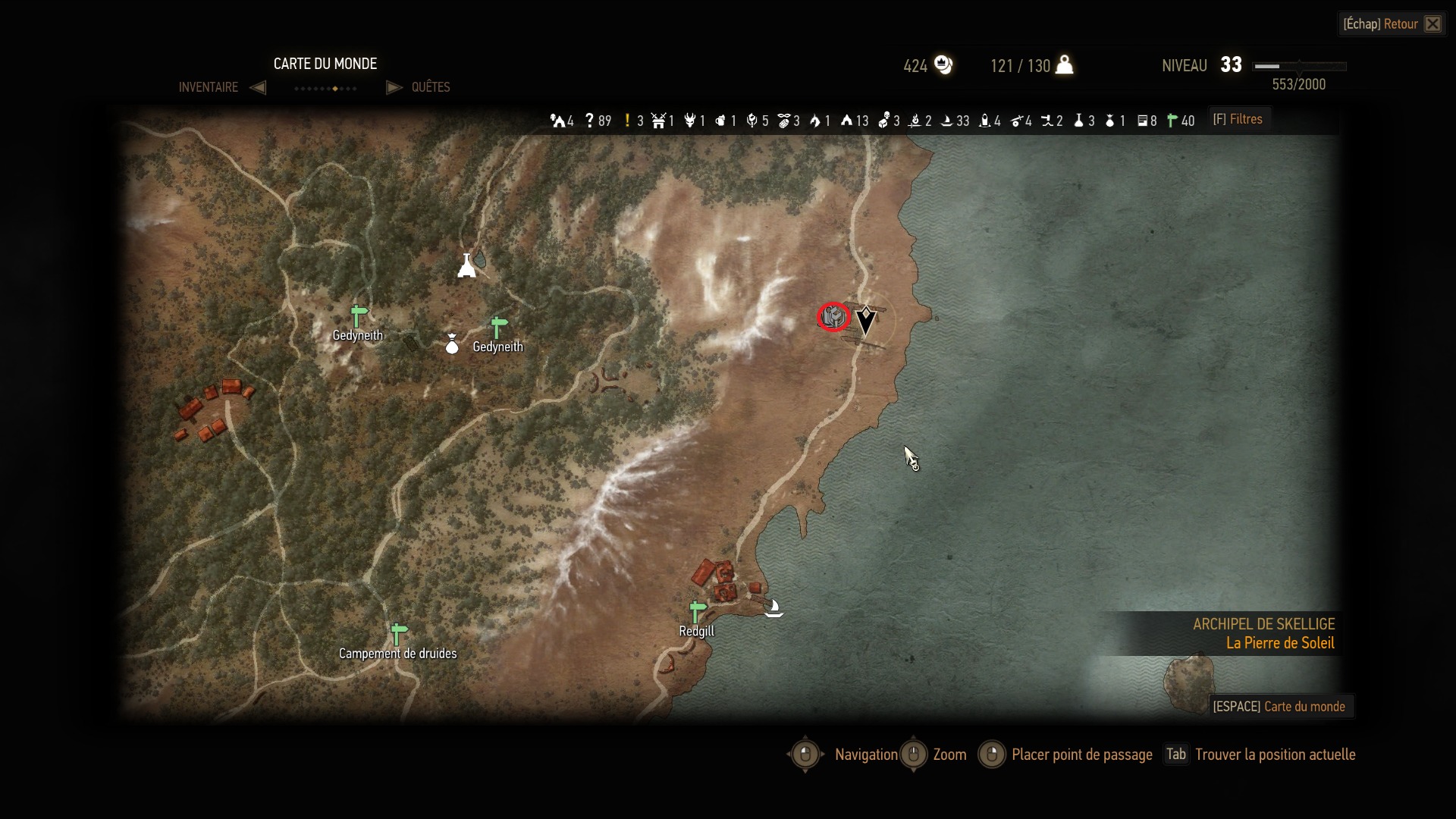Select the Redgill signpost marker
Image resolution: width=1456 pixels, height=819 pixels.
point(697,611)
